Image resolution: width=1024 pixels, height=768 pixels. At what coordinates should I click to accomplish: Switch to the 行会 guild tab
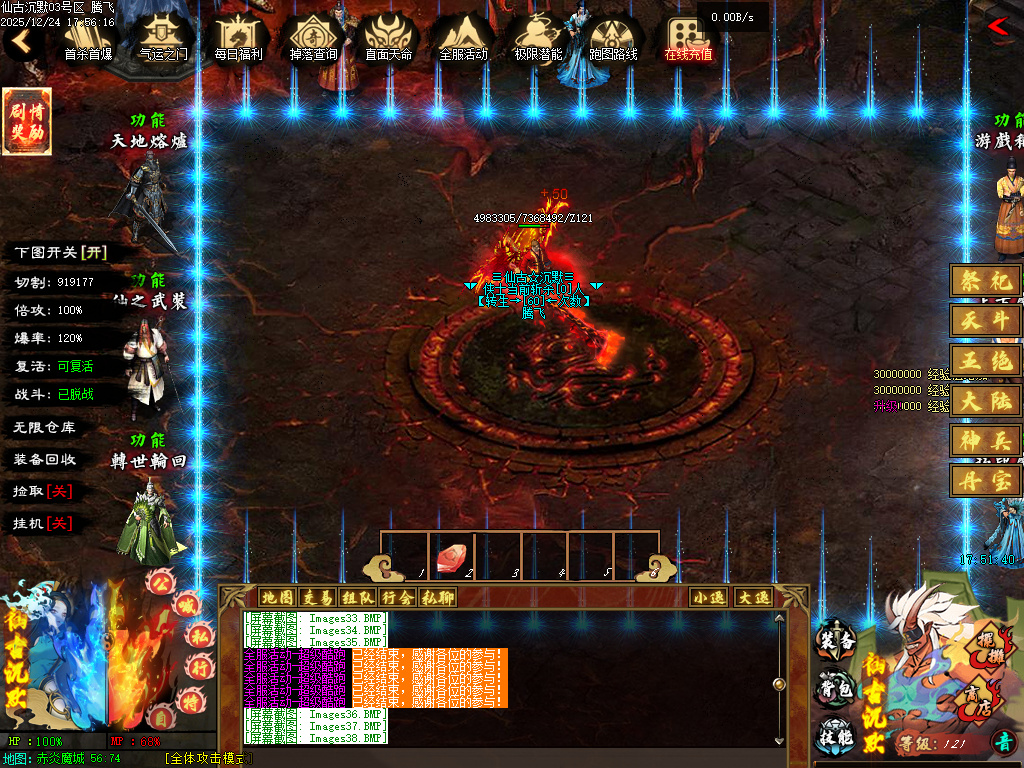click(x=397, y=598)
